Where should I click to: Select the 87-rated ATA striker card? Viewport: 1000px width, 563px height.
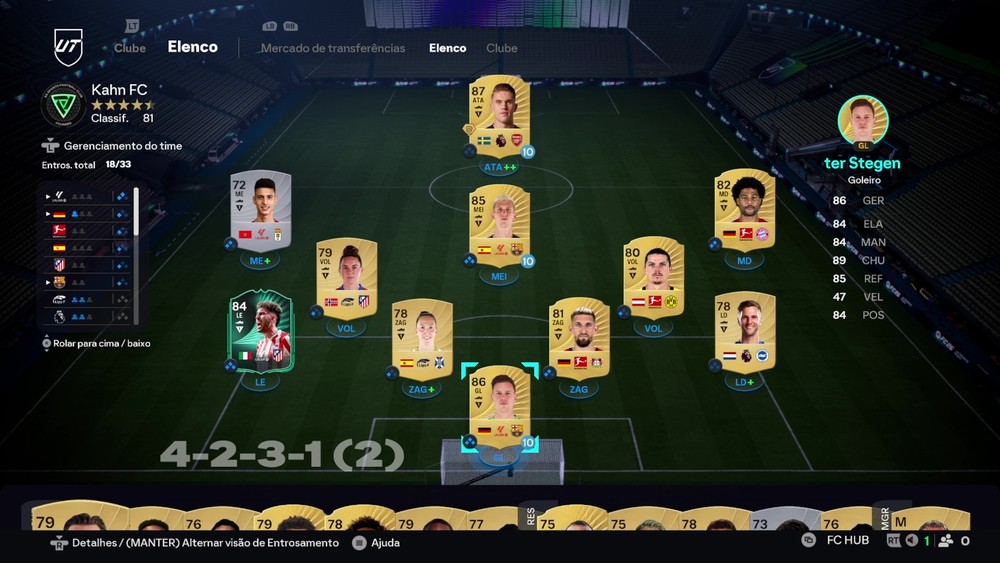pos(500,116)
